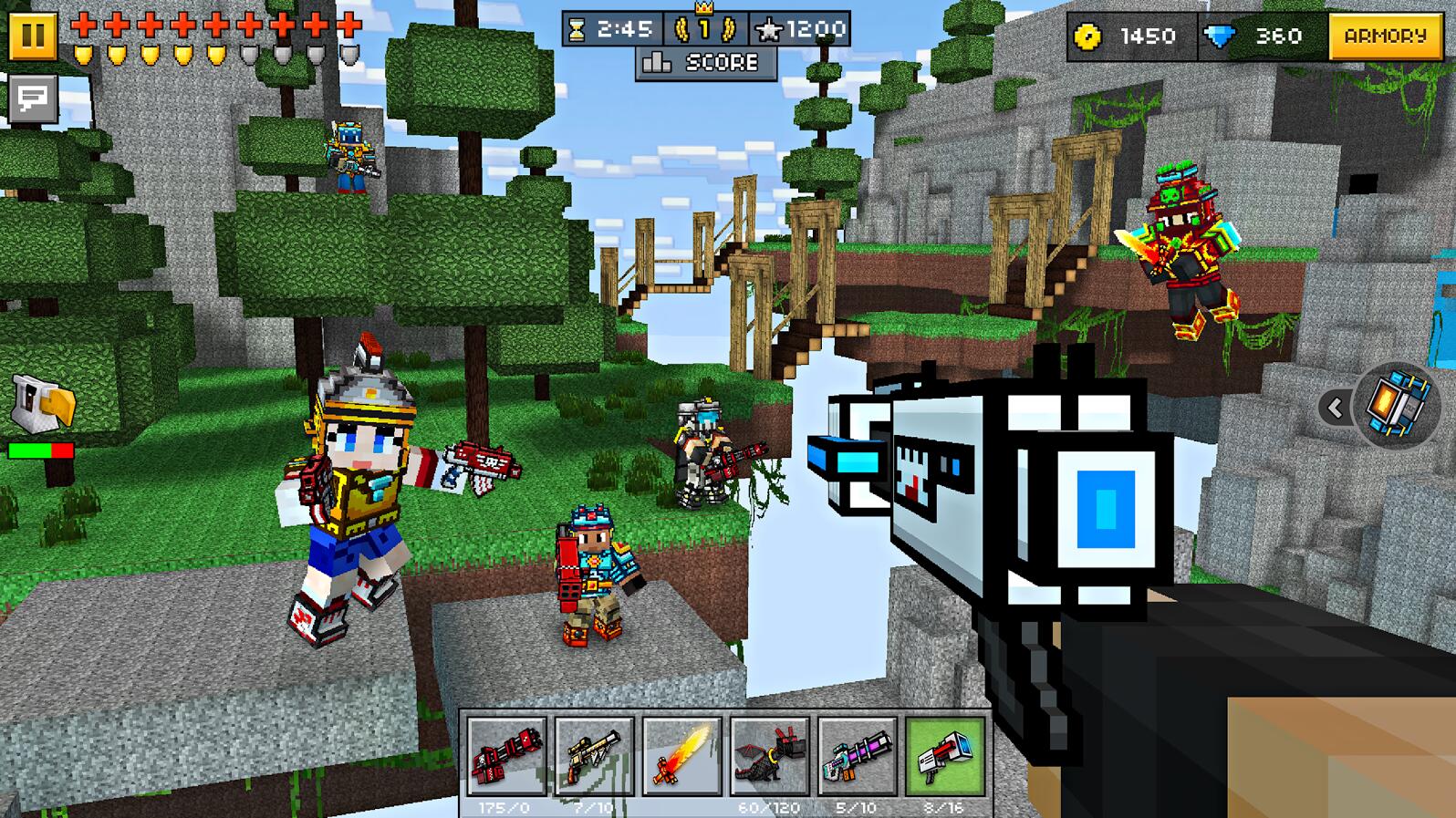Pause the game
1456x818 pixels.
35,37
